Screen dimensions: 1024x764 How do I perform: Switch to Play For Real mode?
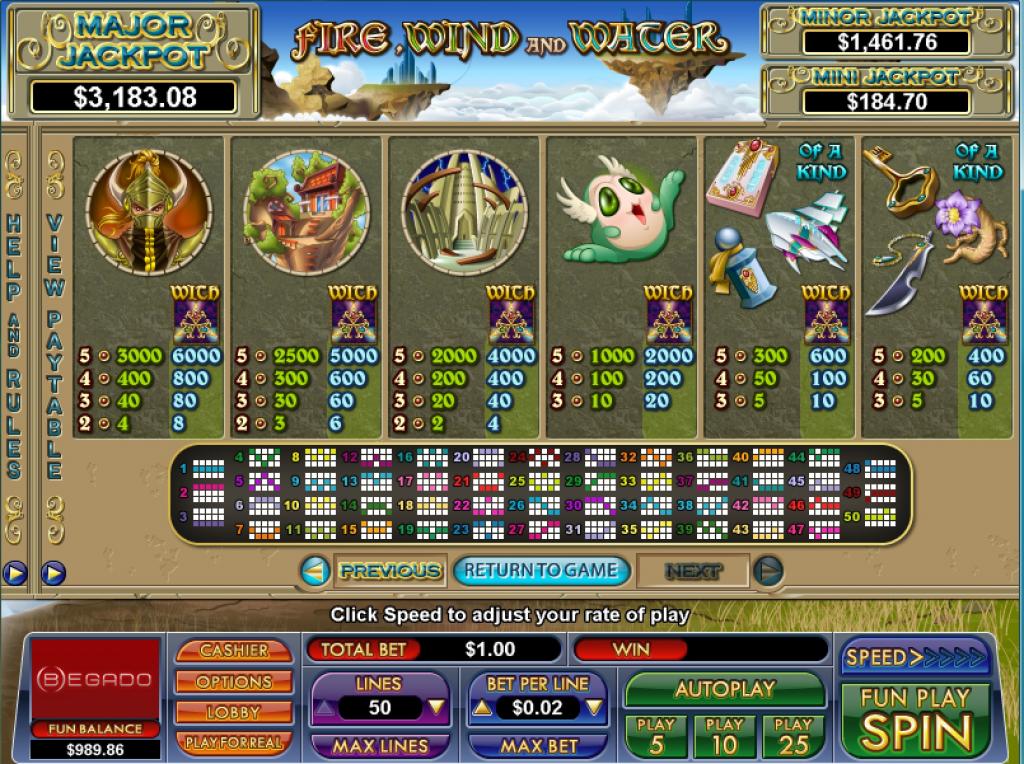click(x=234, y=742)
